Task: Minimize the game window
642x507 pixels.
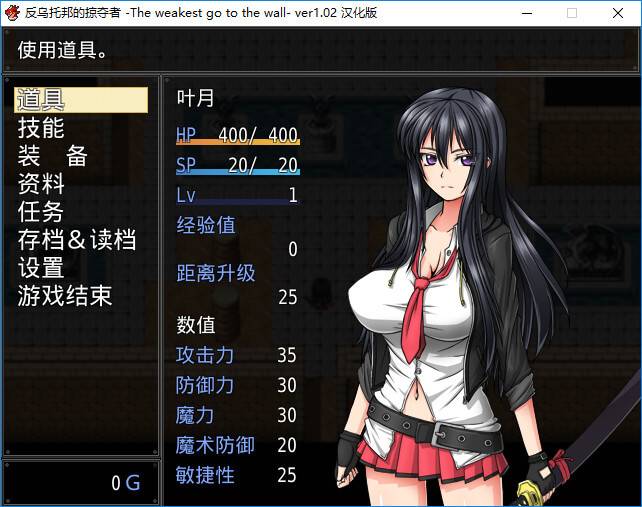Action: click(526, 13)
